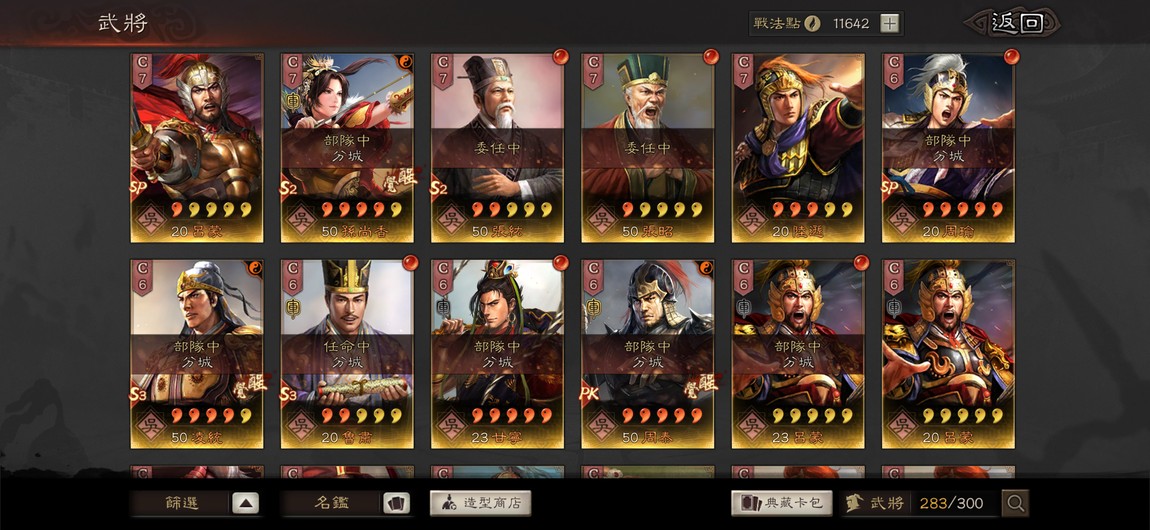
Task: Pick the 周瑜 general card
Action: pos(947,147)
